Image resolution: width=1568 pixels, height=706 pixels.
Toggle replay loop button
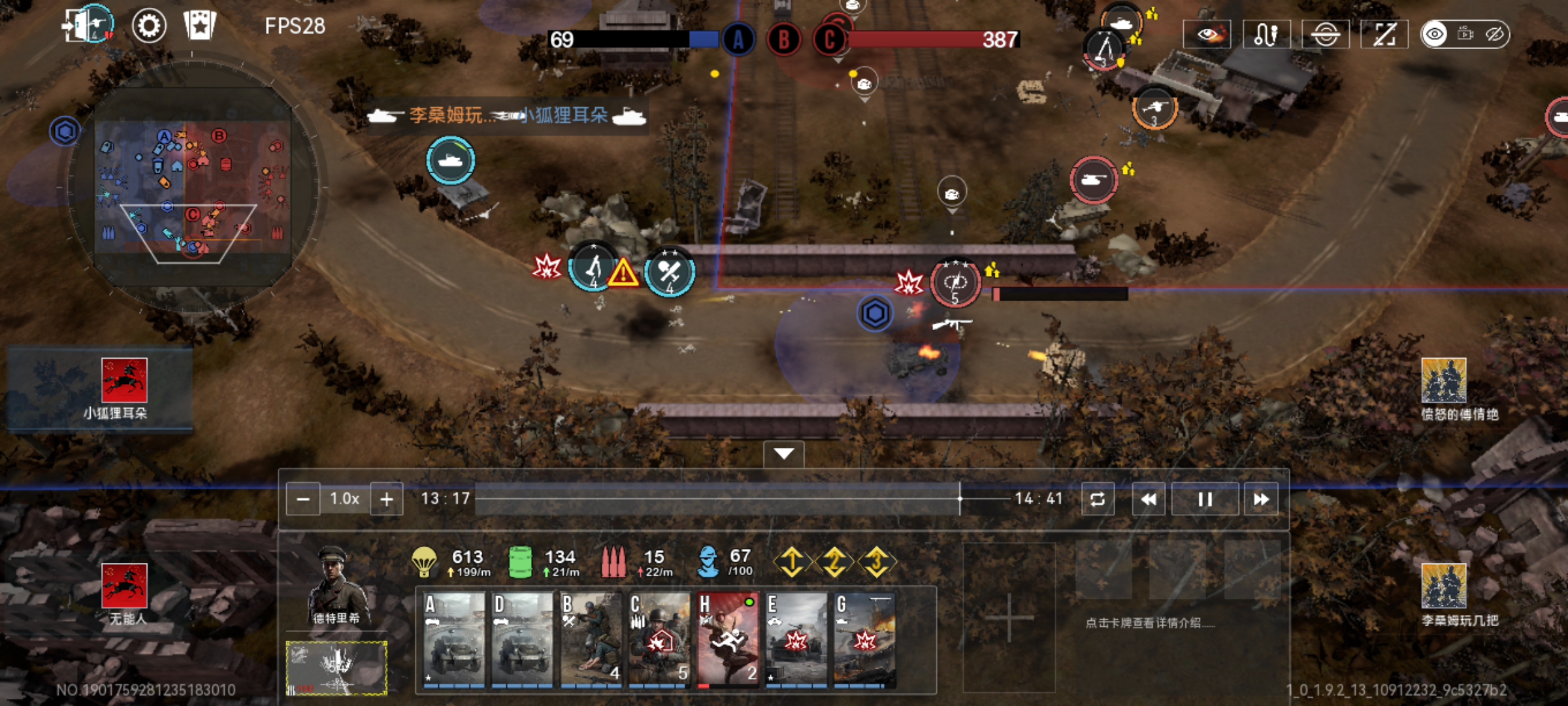(1098, 499)
